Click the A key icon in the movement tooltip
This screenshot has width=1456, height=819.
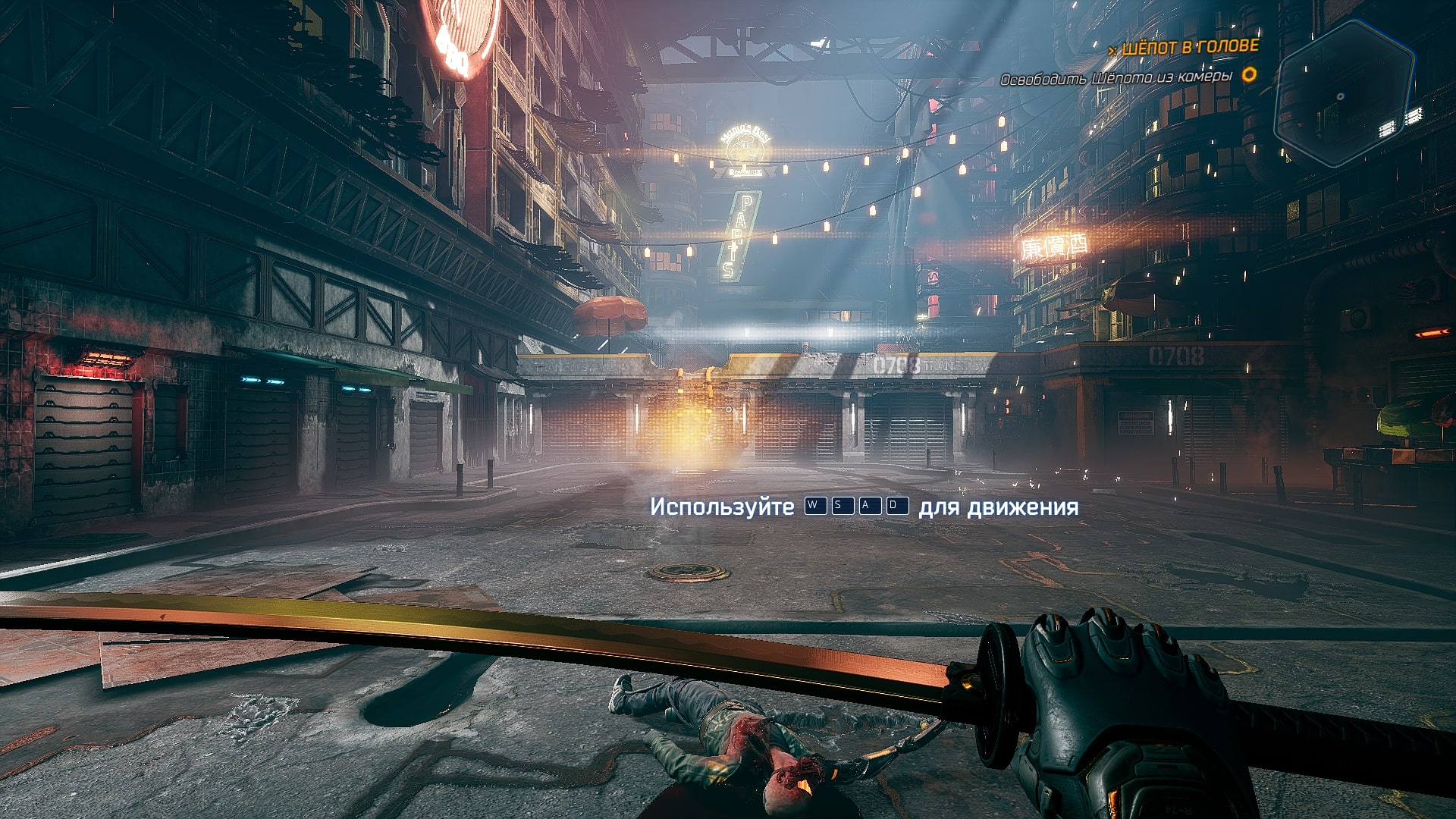click(871, 505)
